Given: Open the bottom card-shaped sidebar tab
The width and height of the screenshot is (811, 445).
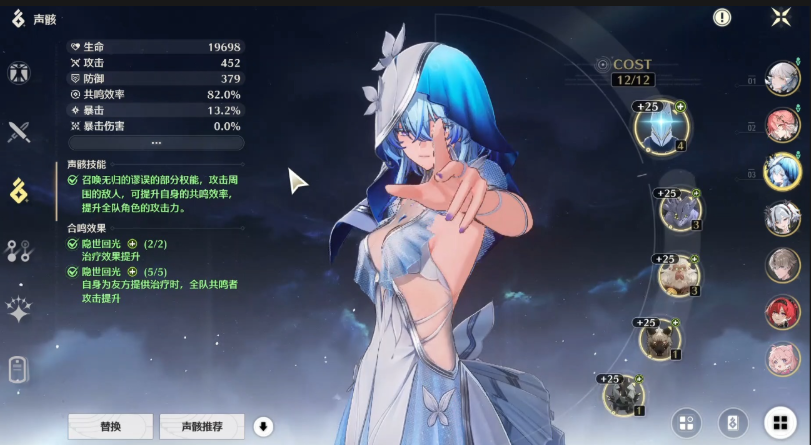Looking at the screenshot, I should pyautogui.click(x=18, y=369).
